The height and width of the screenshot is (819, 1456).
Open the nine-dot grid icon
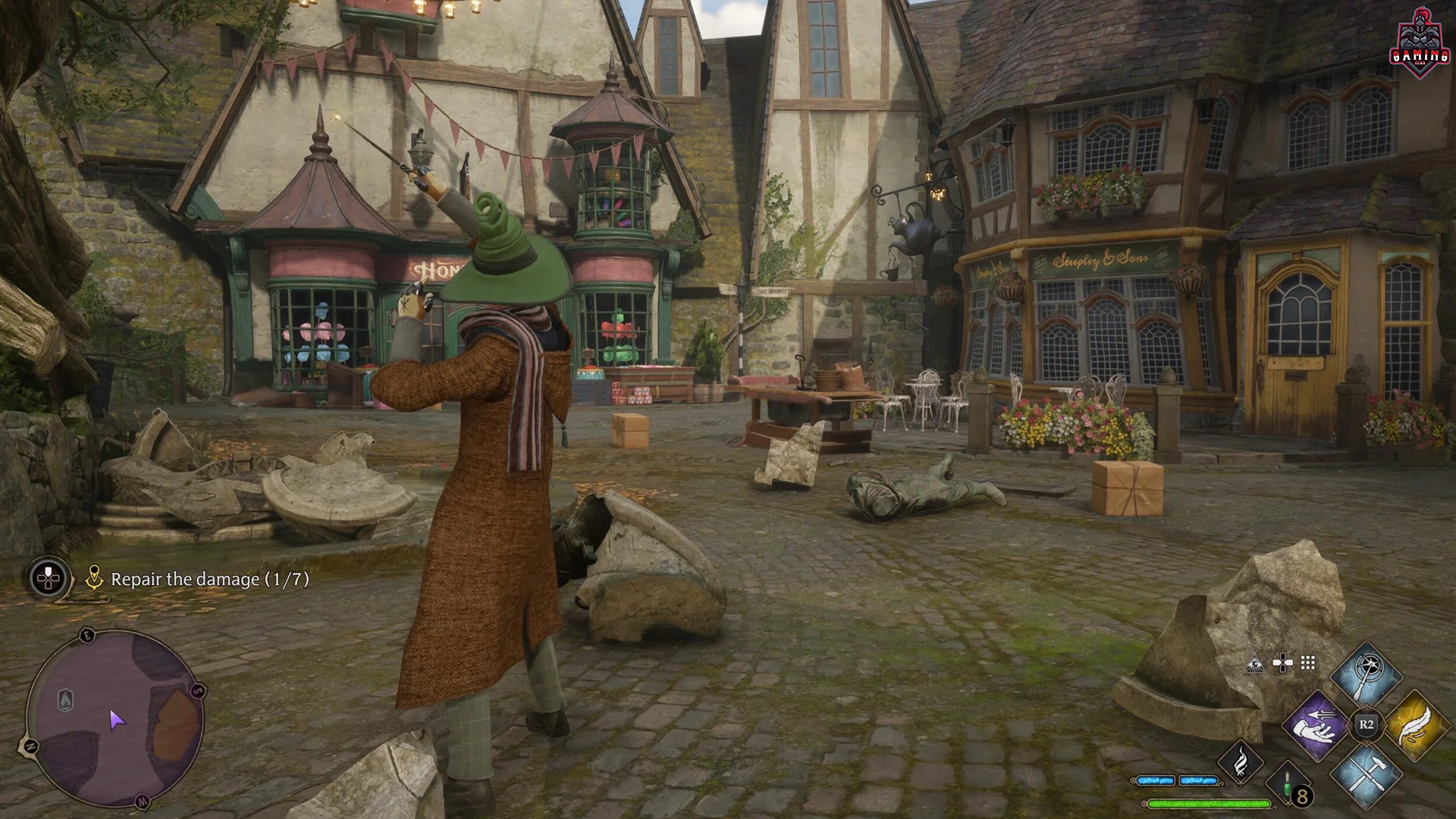pos(1308,664)
